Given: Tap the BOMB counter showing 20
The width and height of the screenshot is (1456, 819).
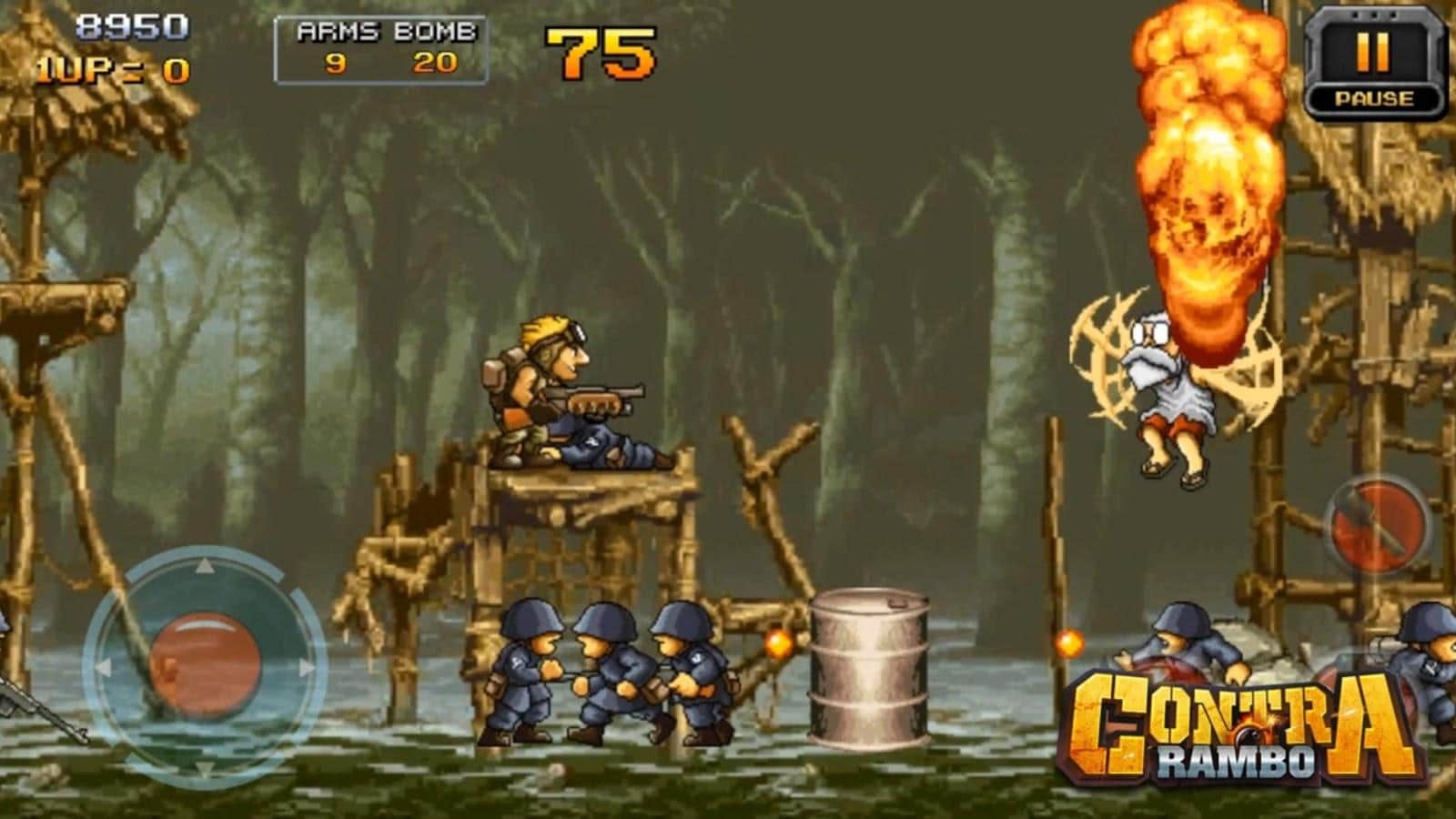Looking at the screenshot, I should (x=435, y=64).
